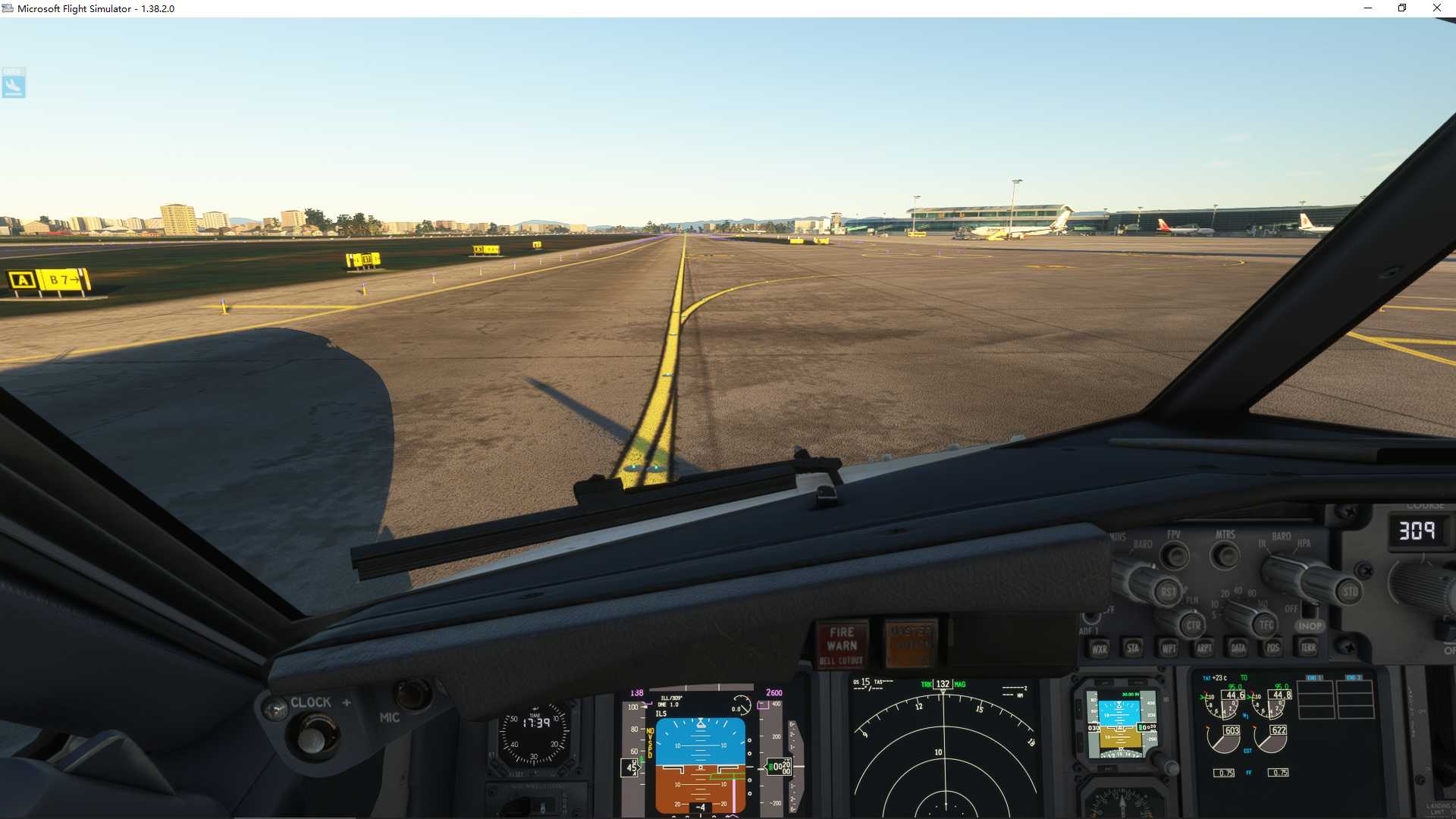This screenshot has width=1456, height=819.
Task: Enable terrain display with the TERR button
Action: click(x=1307, y=648)
